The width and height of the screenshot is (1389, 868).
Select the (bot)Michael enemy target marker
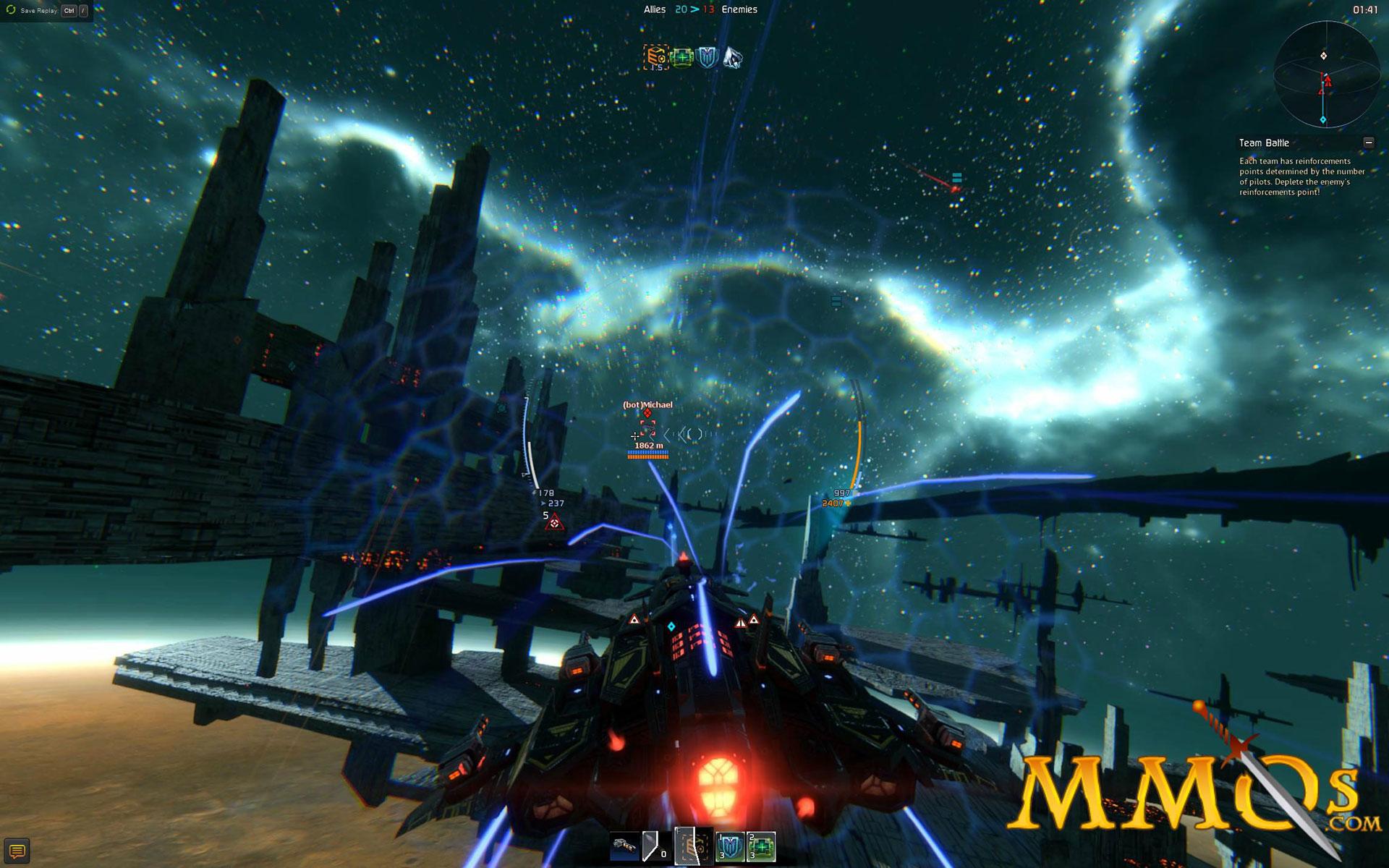pyautogui.click(x=647, y=426)
